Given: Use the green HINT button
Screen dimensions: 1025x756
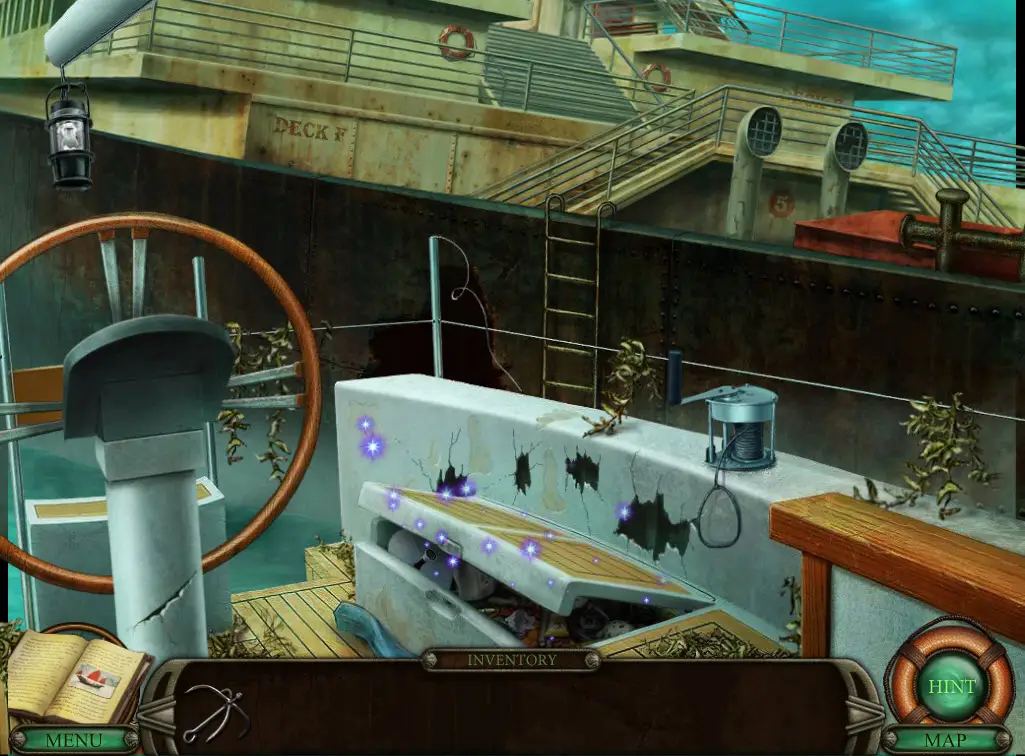Looking at the screenshot, I should 950,687.
